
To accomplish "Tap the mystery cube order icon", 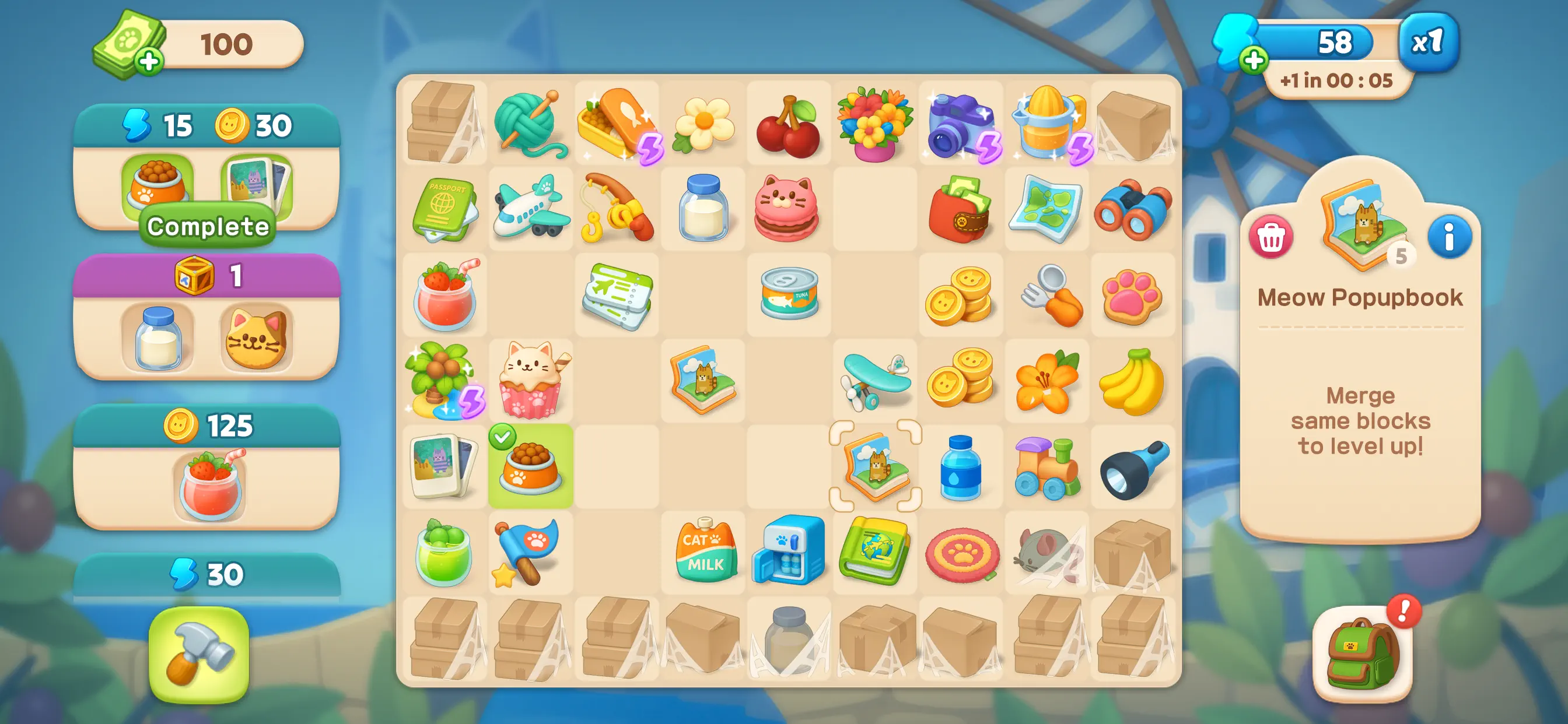I will 207,276.
